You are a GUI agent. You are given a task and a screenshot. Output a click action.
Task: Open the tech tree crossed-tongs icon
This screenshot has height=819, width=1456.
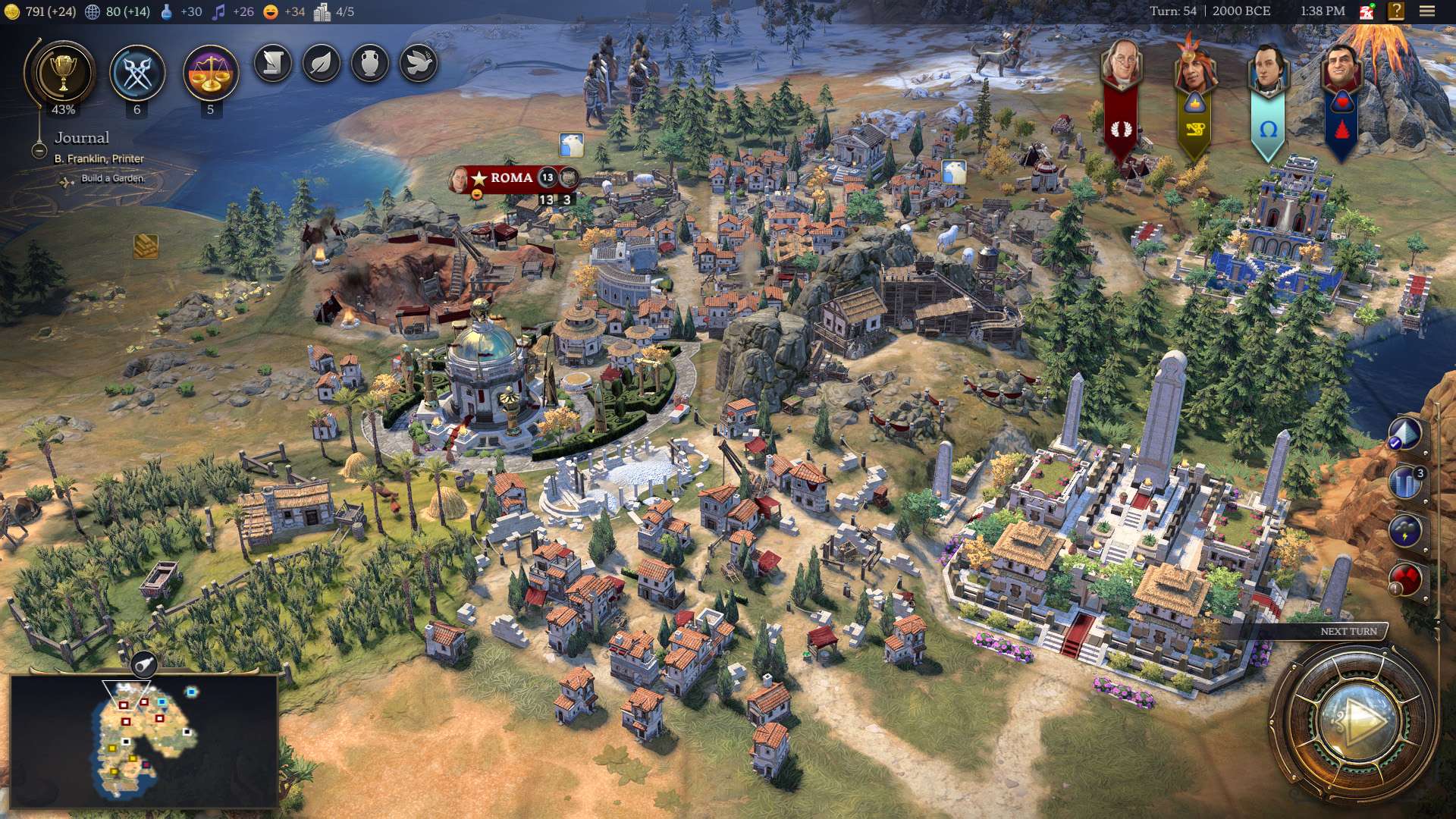pos(137,74)
